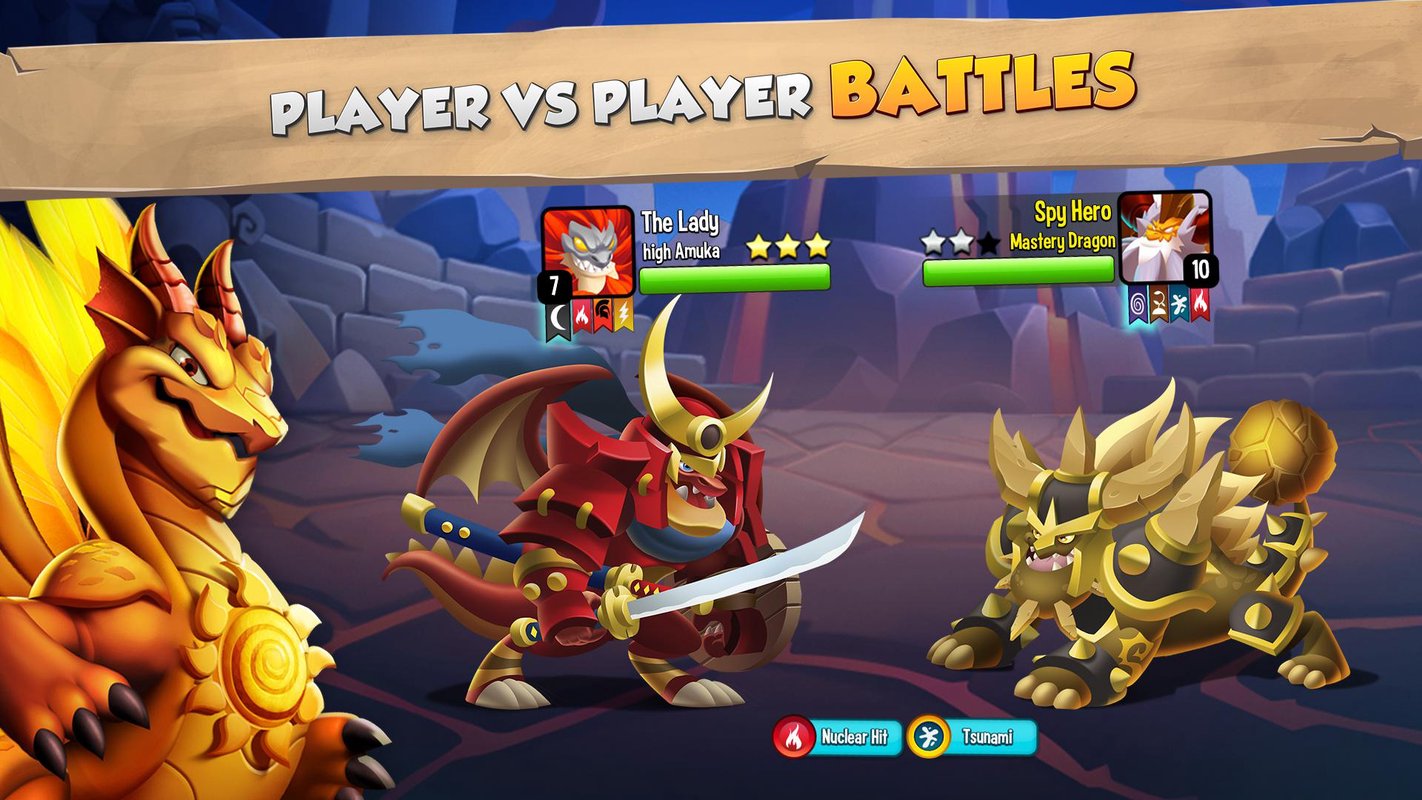Image resolution: width=1422 pixels, height=800 pixels.
Task: Use the Nuclear Hit attack
Action: 838,738
